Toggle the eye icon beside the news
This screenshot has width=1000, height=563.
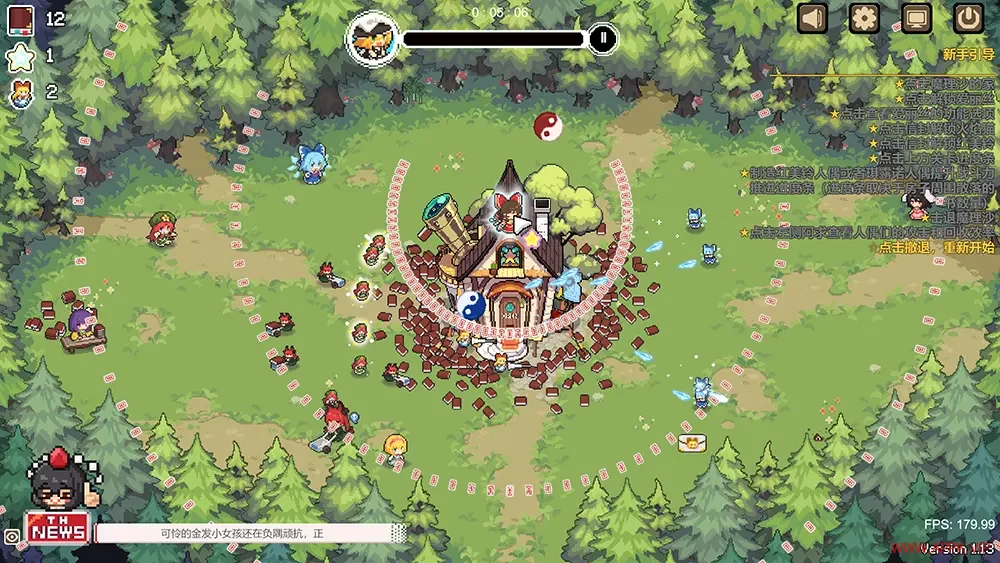click(11, 536)
